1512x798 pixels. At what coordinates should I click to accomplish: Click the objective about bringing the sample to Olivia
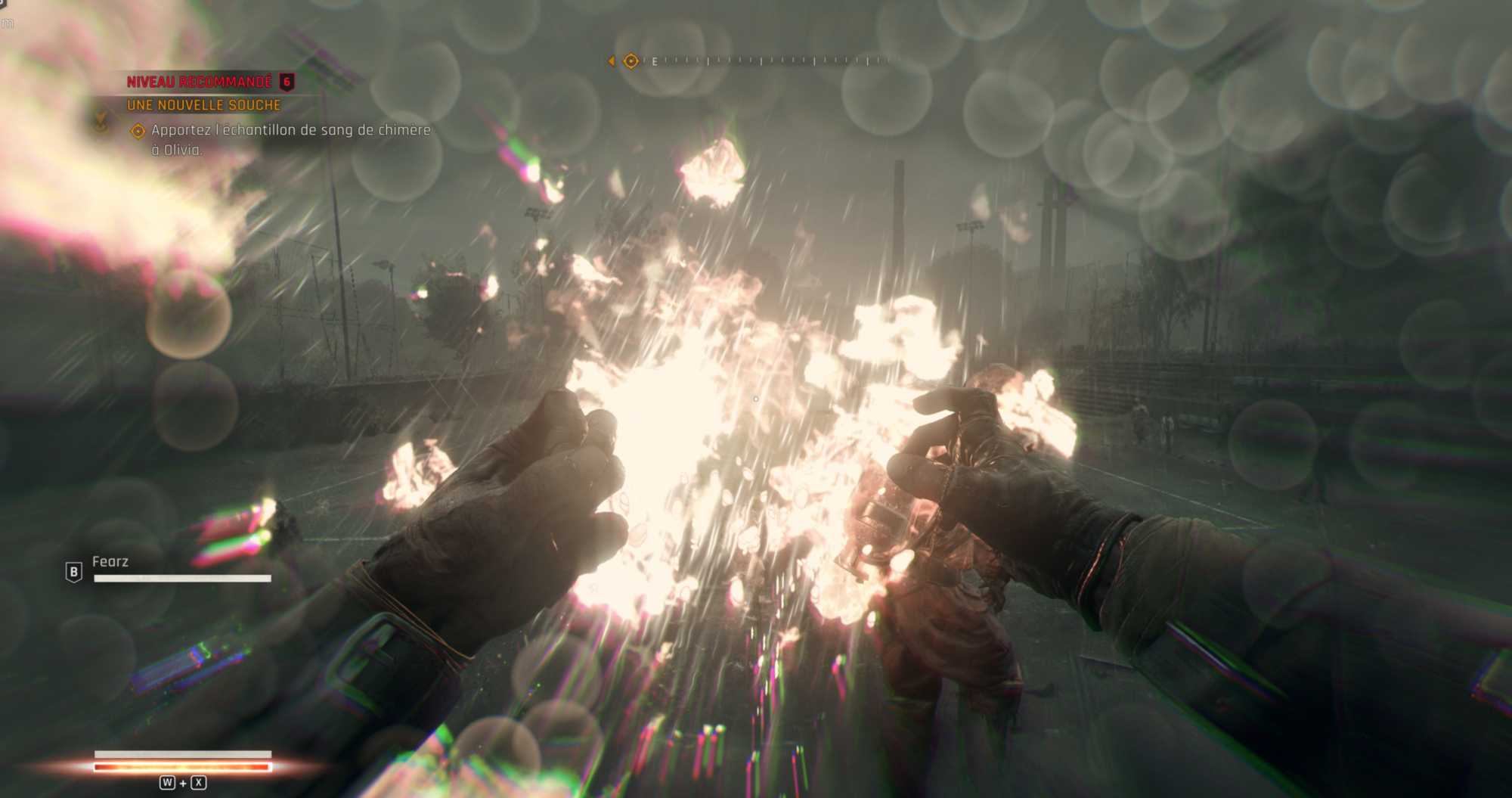(290, 139)
